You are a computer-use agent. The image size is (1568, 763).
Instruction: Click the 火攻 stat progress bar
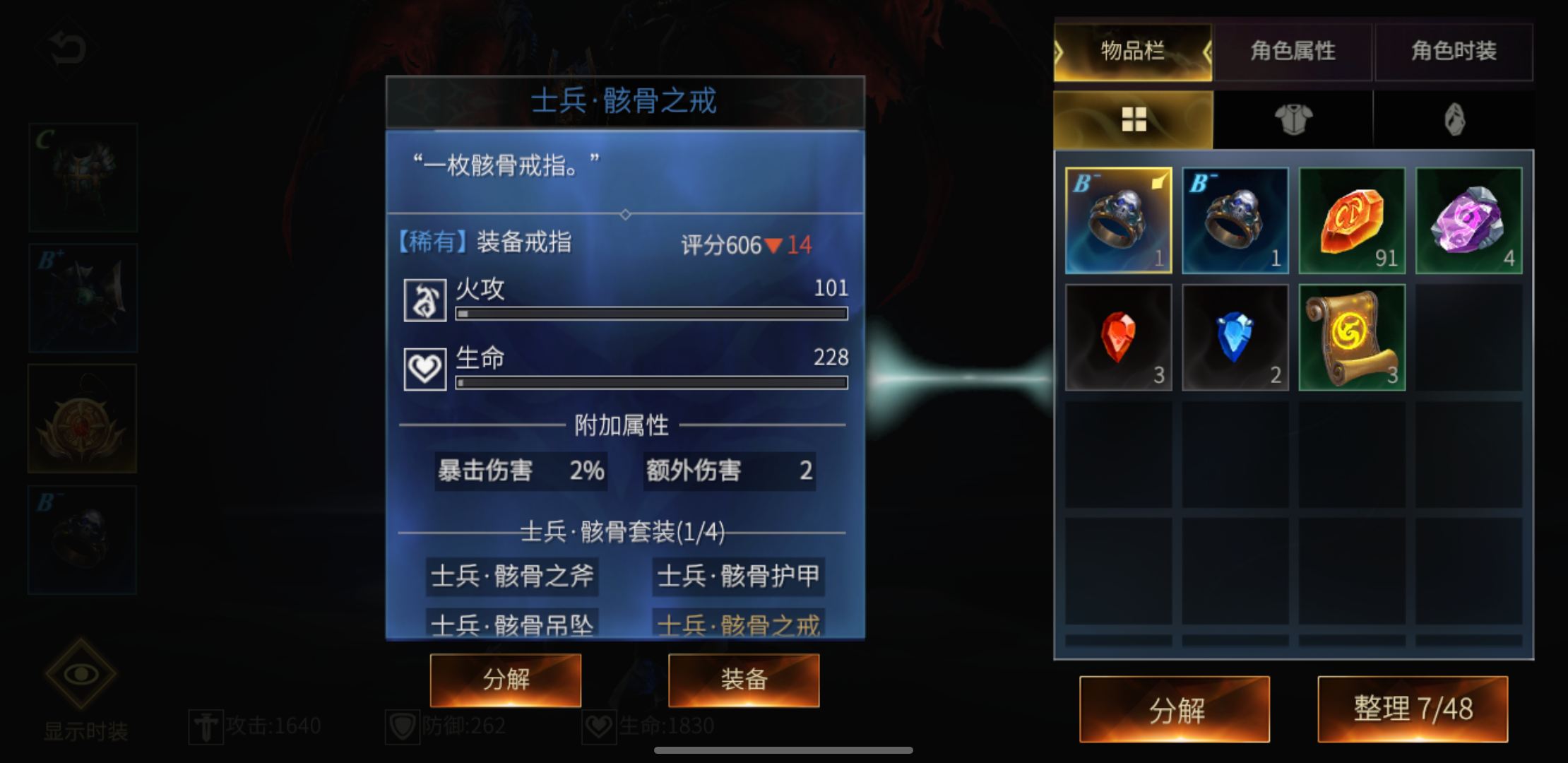pyautogui.click(x=651, y=314)
